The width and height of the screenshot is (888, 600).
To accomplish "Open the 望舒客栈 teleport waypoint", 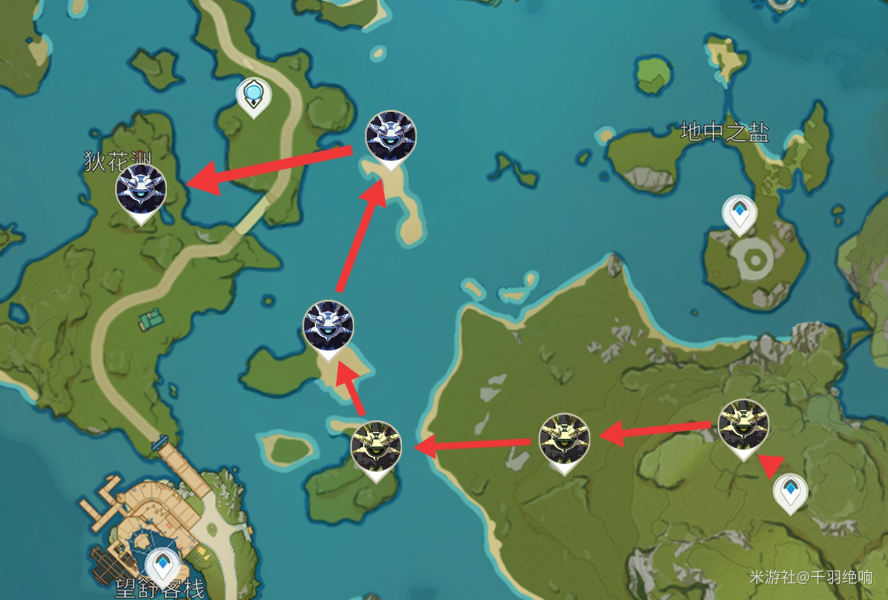I will [x=162, y=564].
